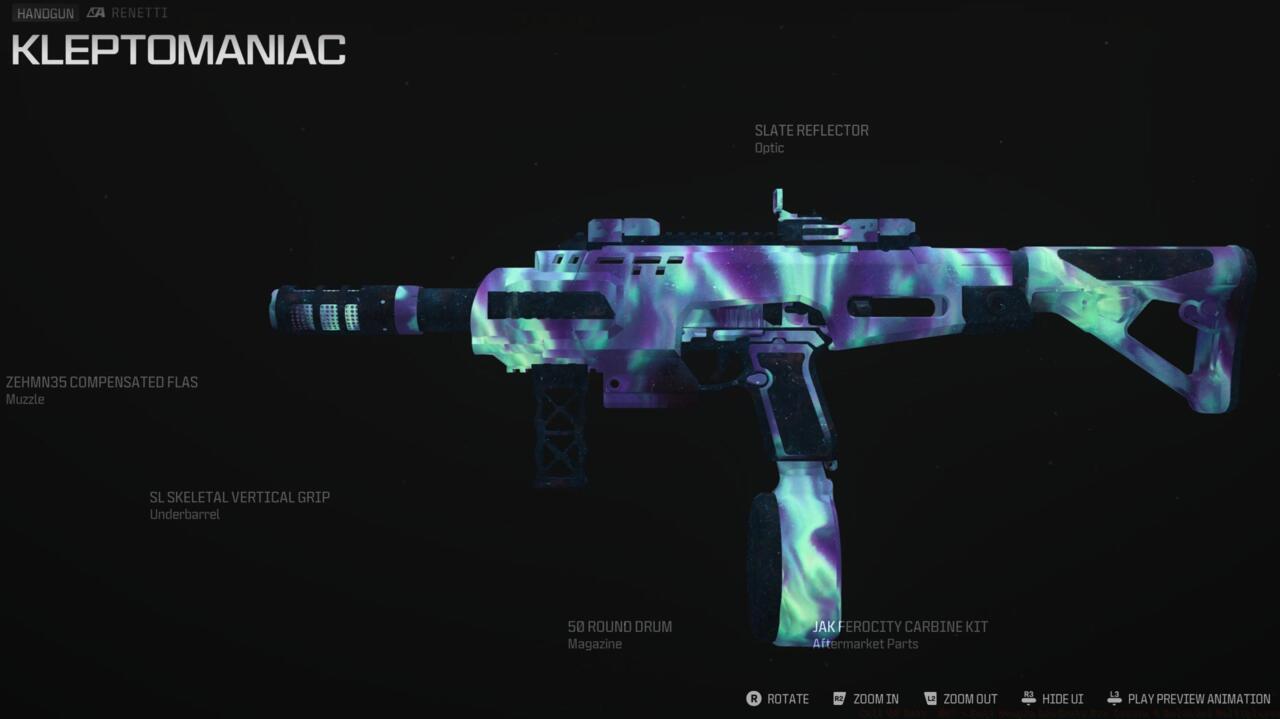
Task: Pick the 50 Round Drum magazine label
Action: [619, 627]
